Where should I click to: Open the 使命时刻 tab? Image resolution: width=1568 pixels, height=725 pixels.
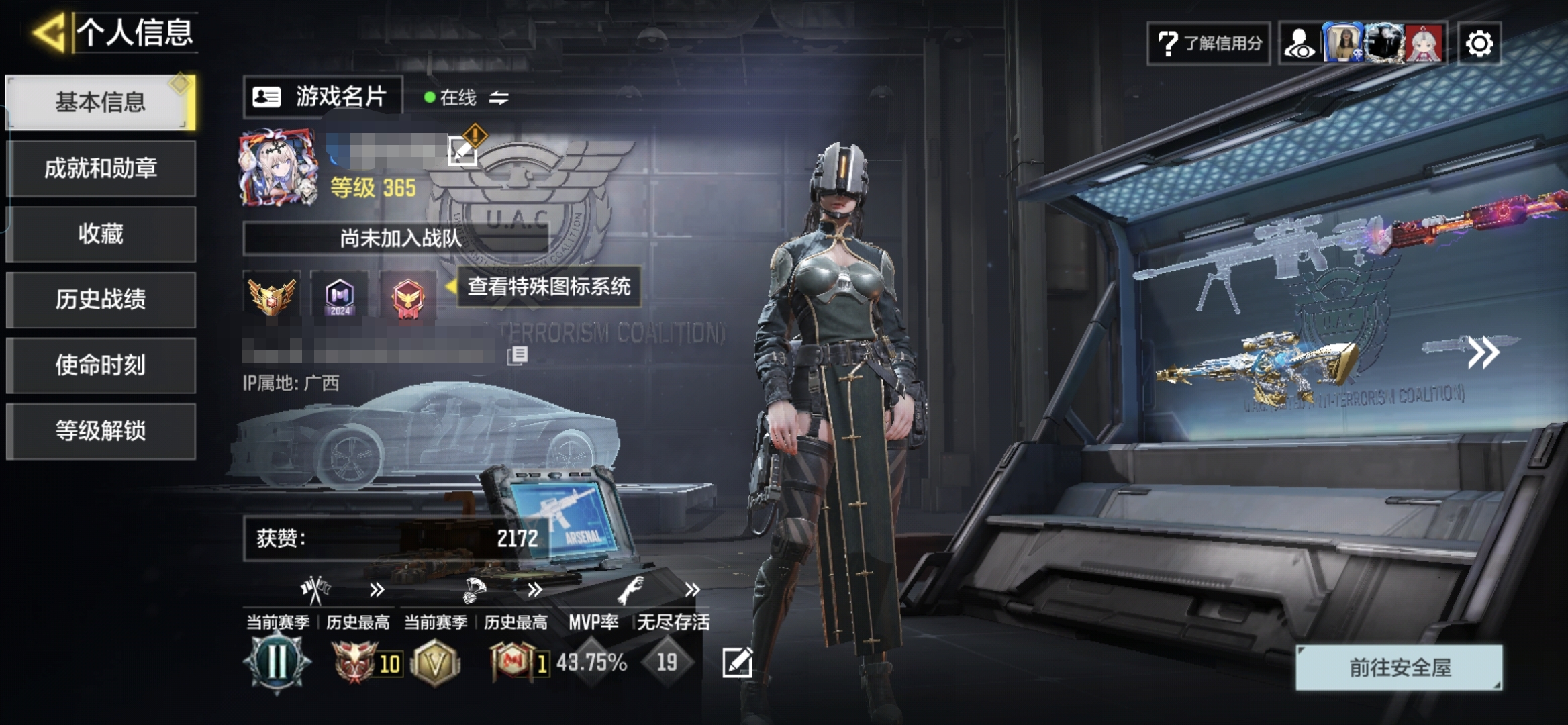(x=101, y=365)
